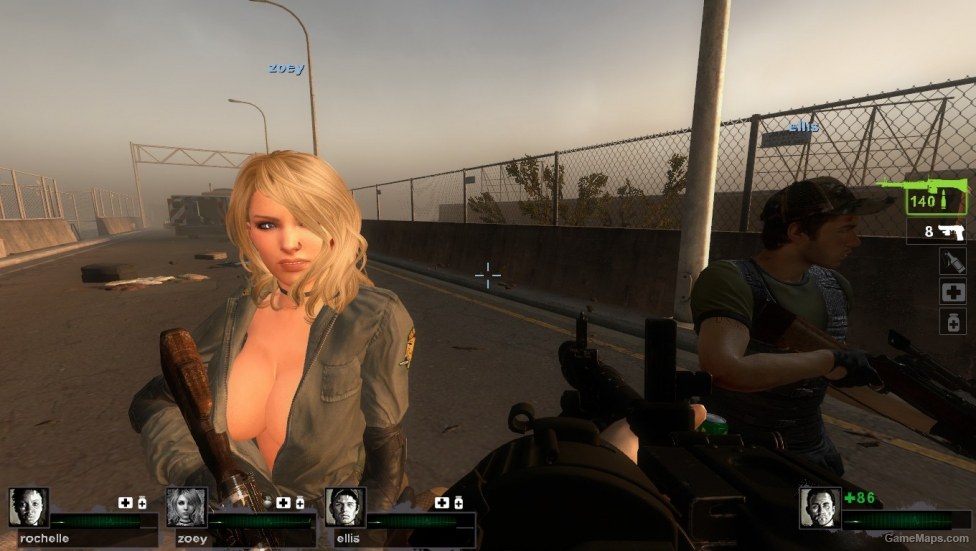Click Ellis's teammate portrait
This screenshot has width=976, height=551.
click(344, 507)
